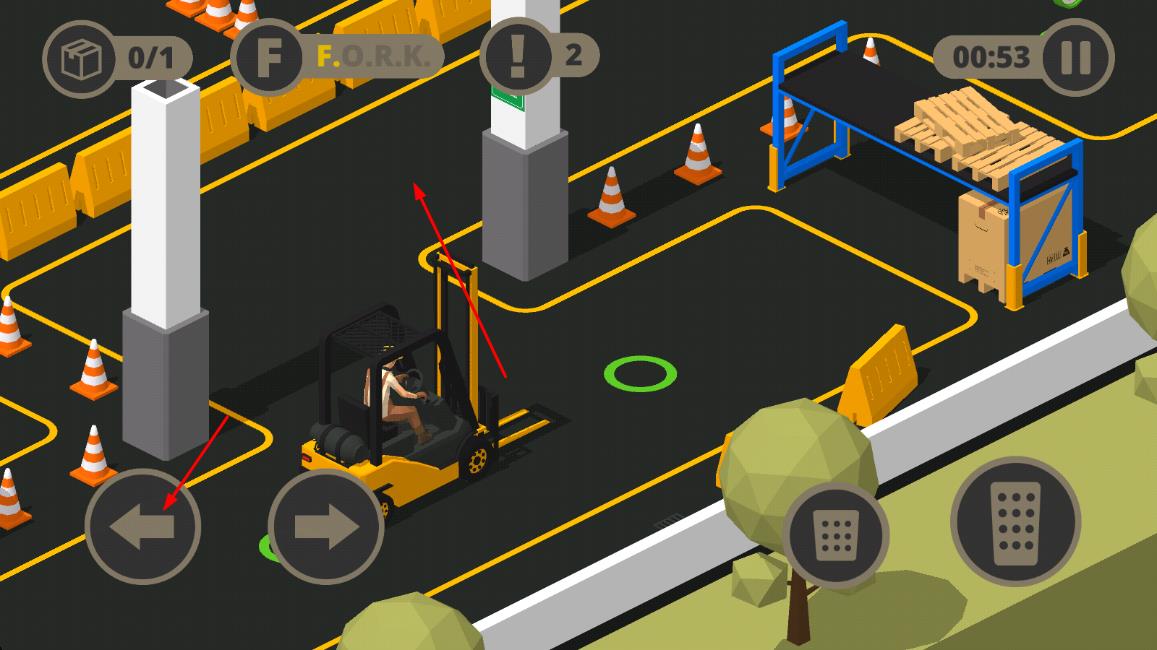Click the round F fork letter icon
The image size is (1157, 650).
click(268, 58)
